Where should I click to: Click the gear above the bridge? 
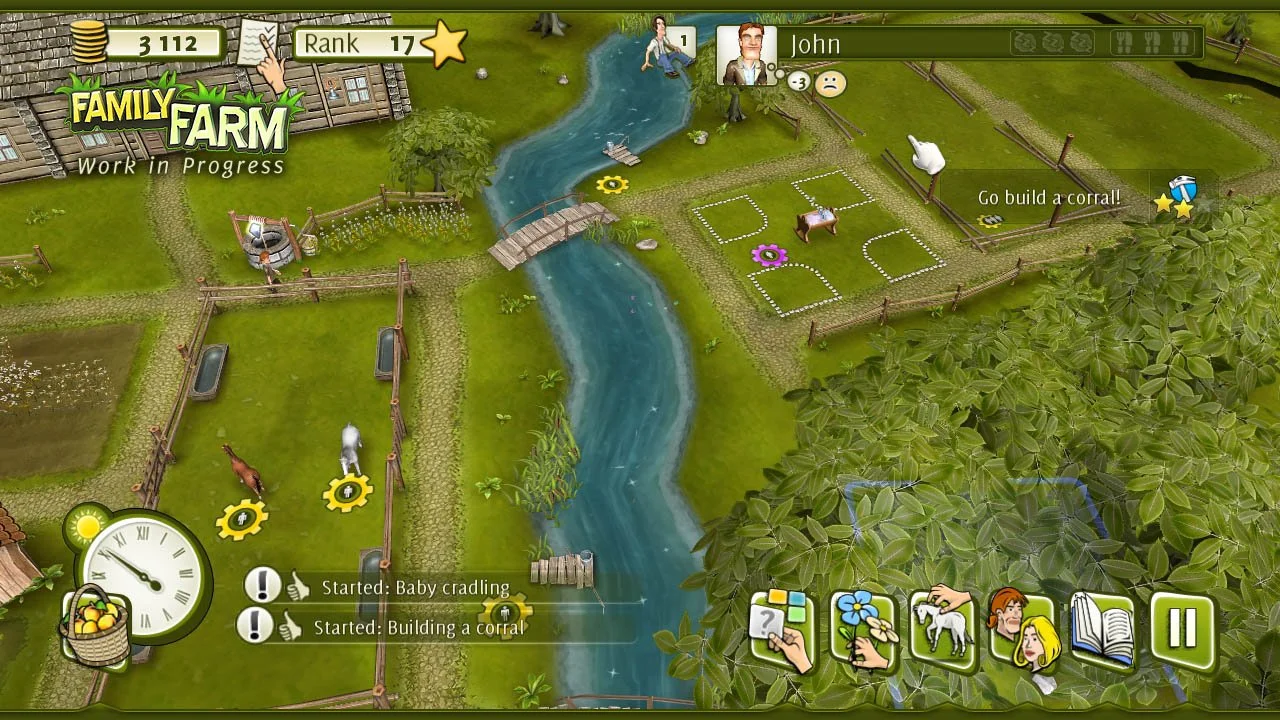click(613, 184)
